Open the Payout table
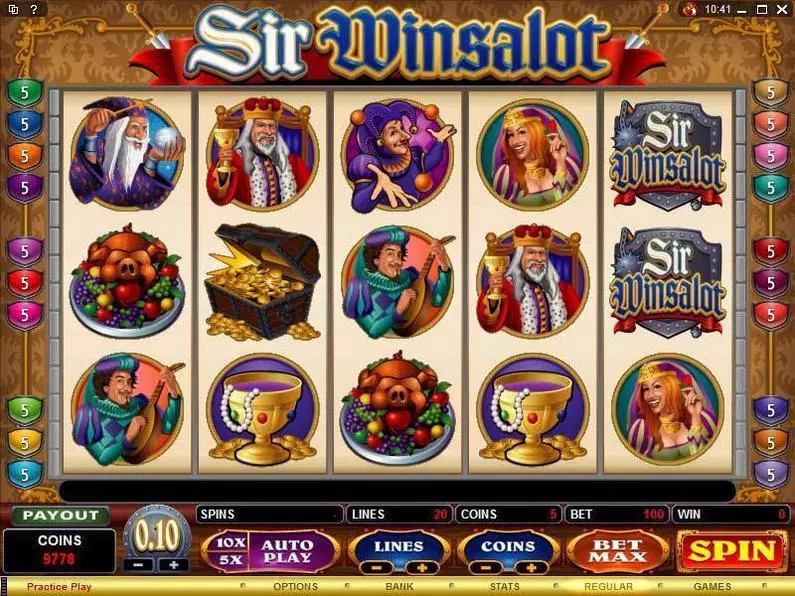This screenshot has height=596, width=795. click(61, 515)
